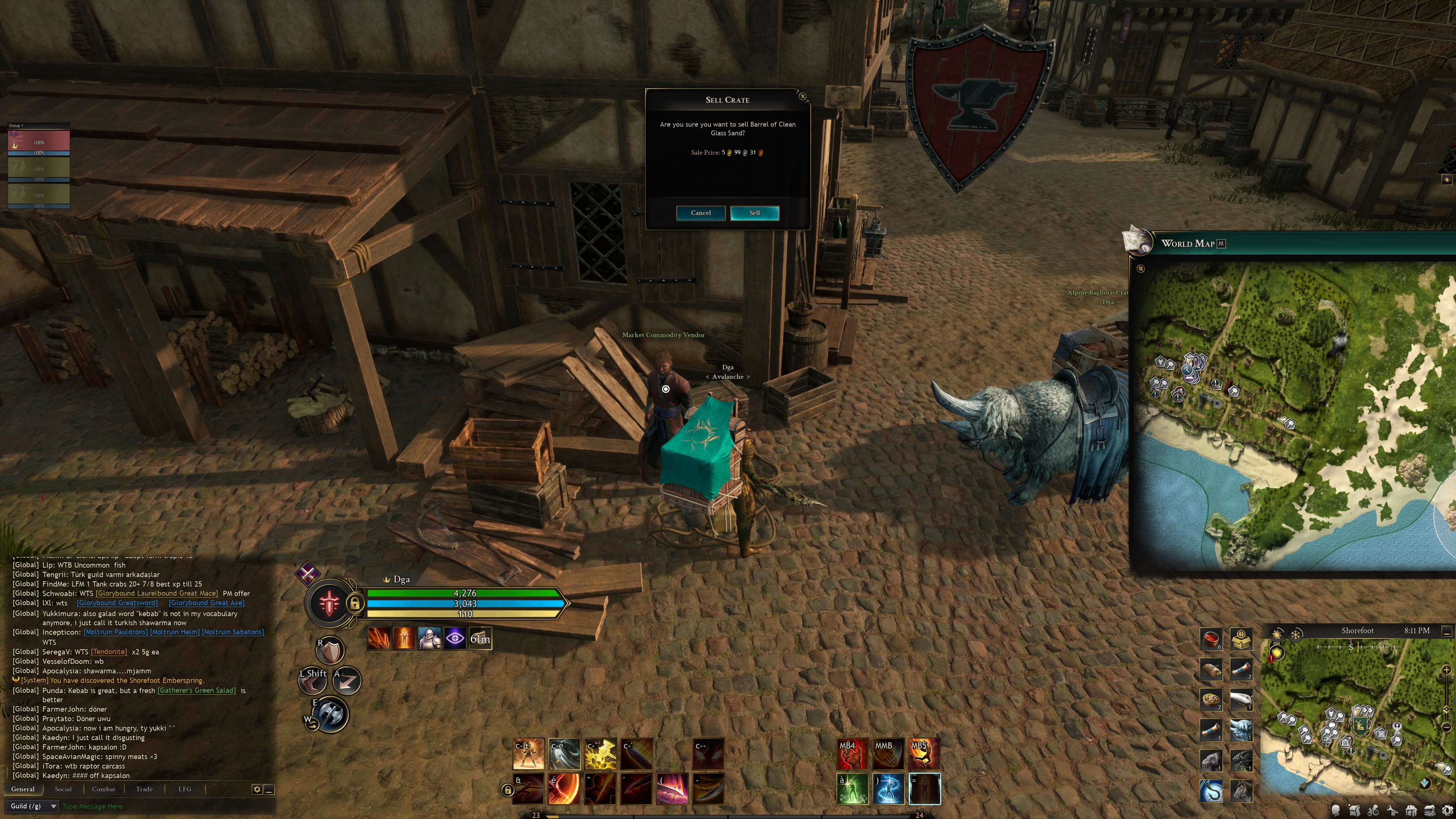Image resolution: width=1456 pixels, height=819 pixels.
Task: Switch to the Trade chat tab
Action: pyautogui.click(x=144, y=789)
